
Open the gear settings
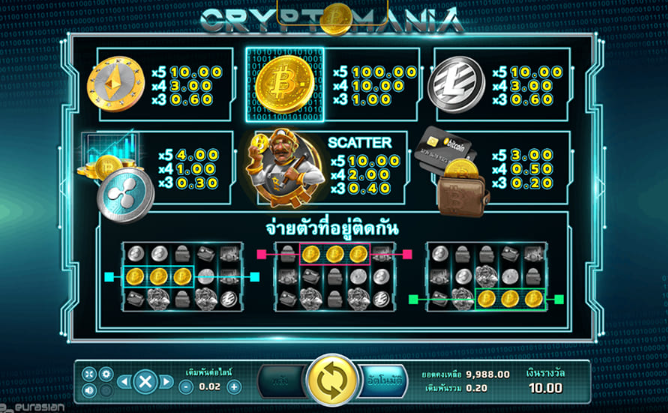[x=105, y=373]
